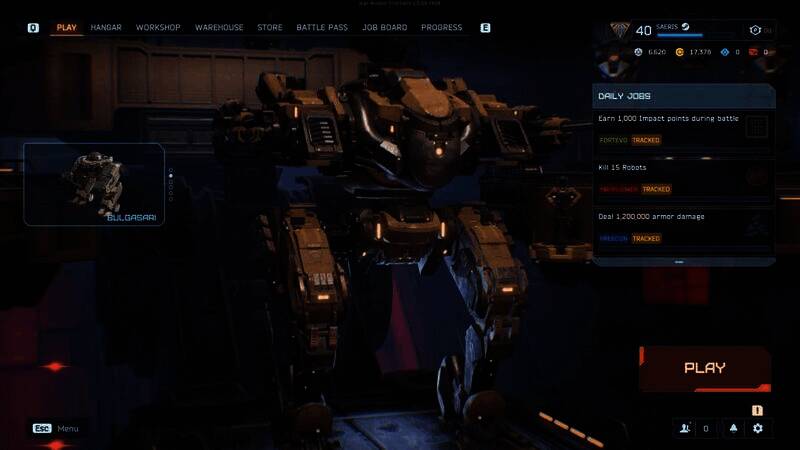Select the Bulgasari robot card
The width and height of the screenshot is (800, 450).
94,184
